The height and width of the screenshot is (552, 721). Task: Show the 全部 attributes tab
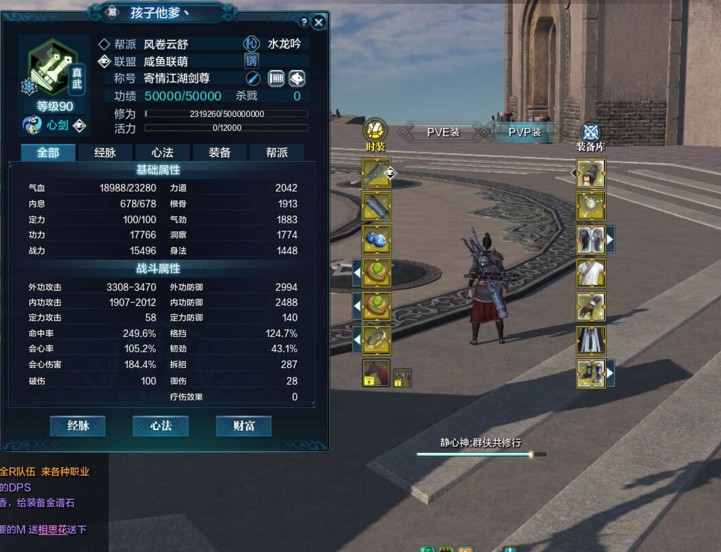click(48, 152)
